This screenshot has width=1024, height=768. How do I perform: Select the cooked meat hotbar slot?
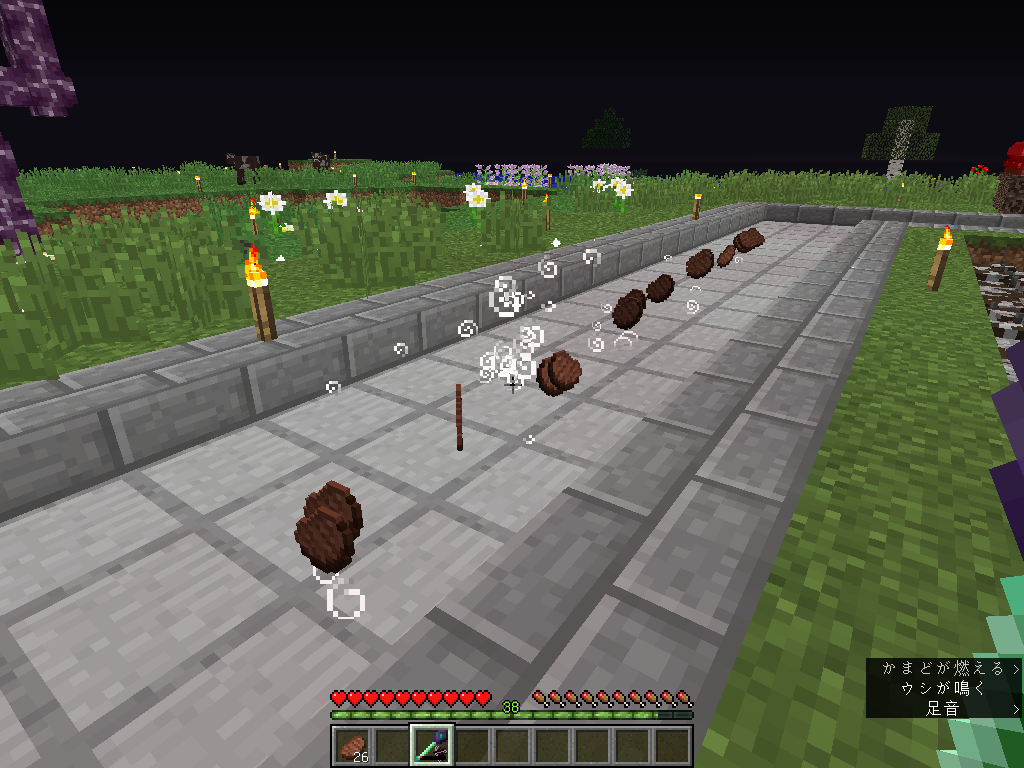(352, 746)
